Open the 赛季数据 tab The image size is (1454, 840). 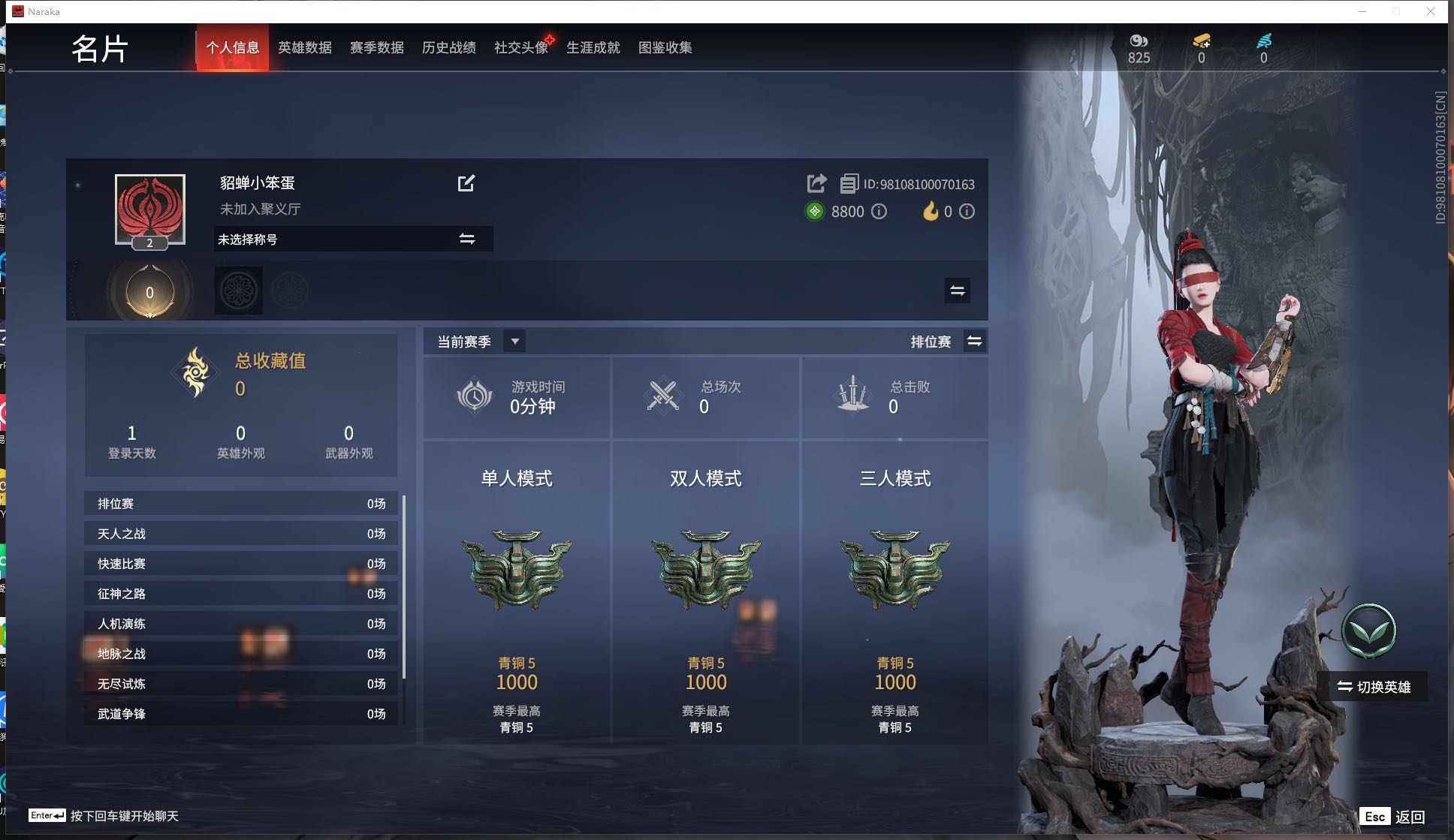tap(376, 48)
